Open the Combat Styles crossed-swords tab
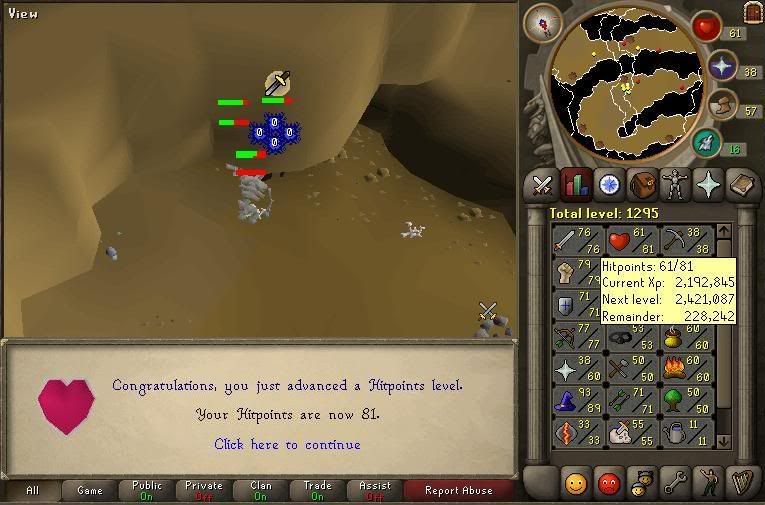Screen dimensions: 765x505 (542, 185)
